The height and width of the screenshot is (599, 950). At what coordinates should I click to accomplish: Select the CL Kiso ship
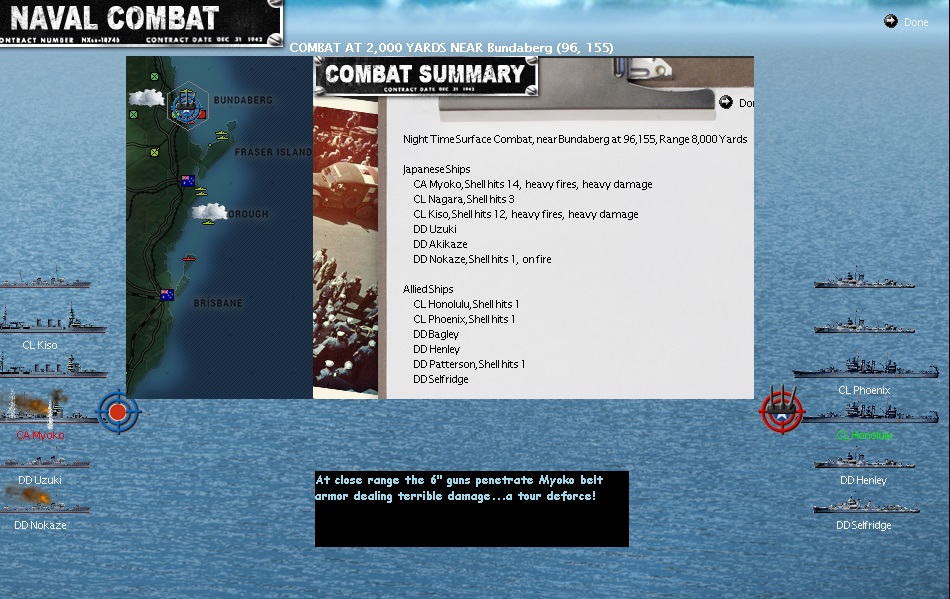tap(42, 323)
